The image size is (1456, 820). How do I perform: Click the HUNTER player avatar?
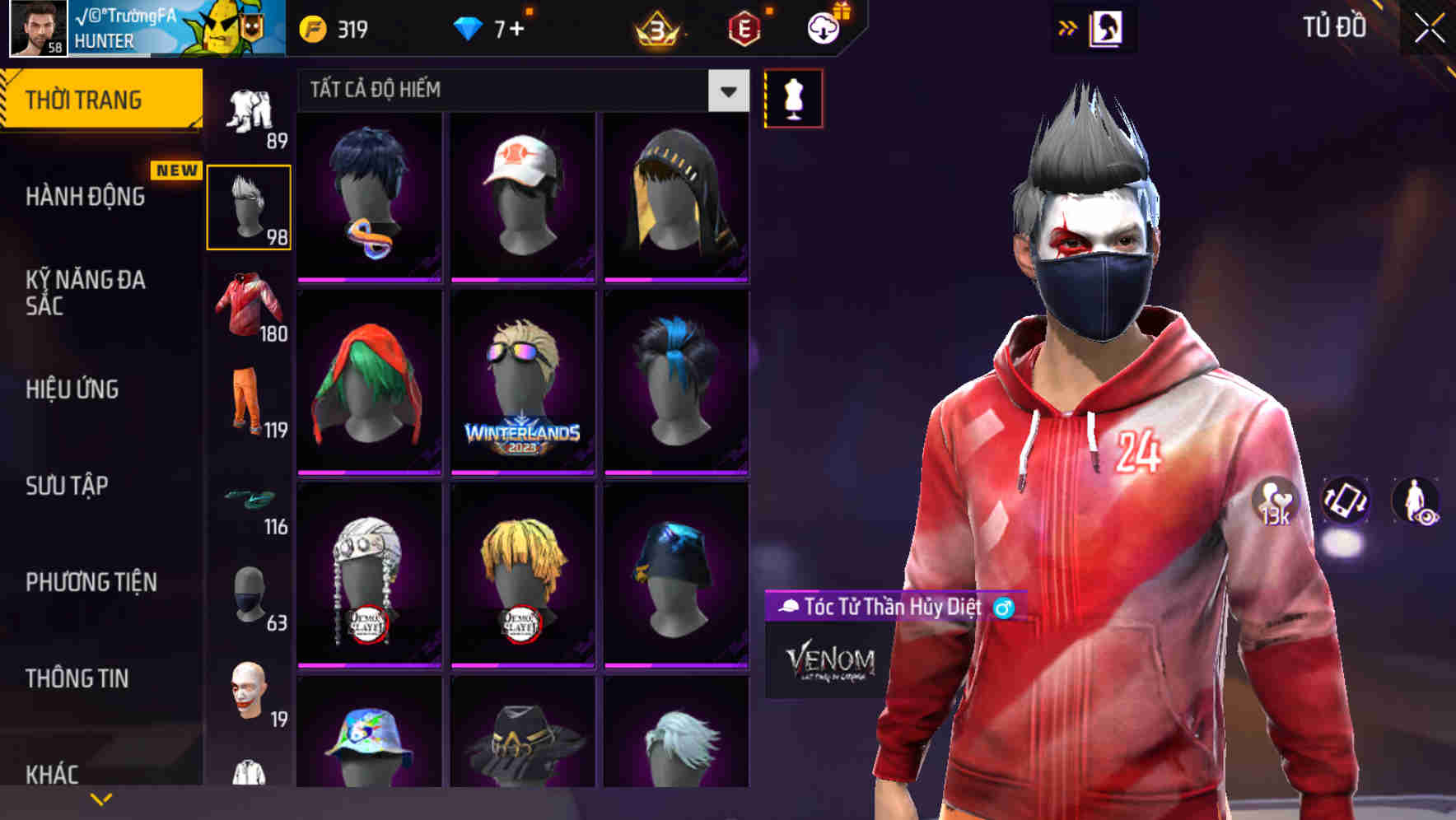[x=36, y=27]
